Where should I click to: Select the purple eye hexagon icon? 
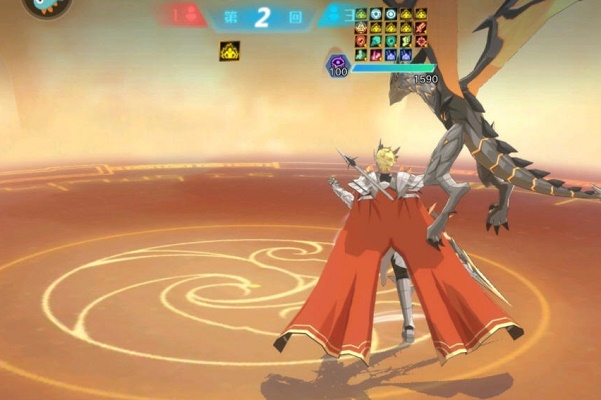click(337, 63)
